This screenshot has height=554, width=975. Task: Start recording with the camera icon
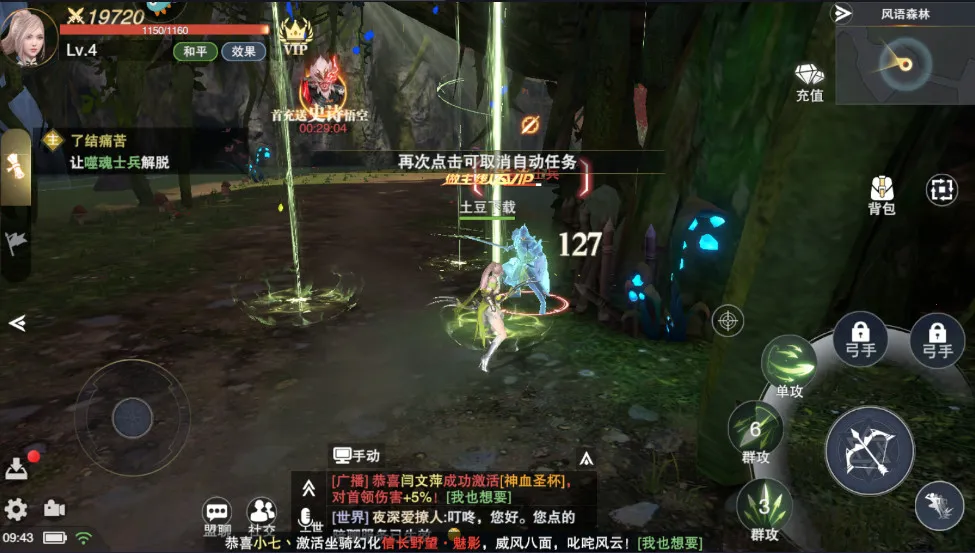point(54,509)
